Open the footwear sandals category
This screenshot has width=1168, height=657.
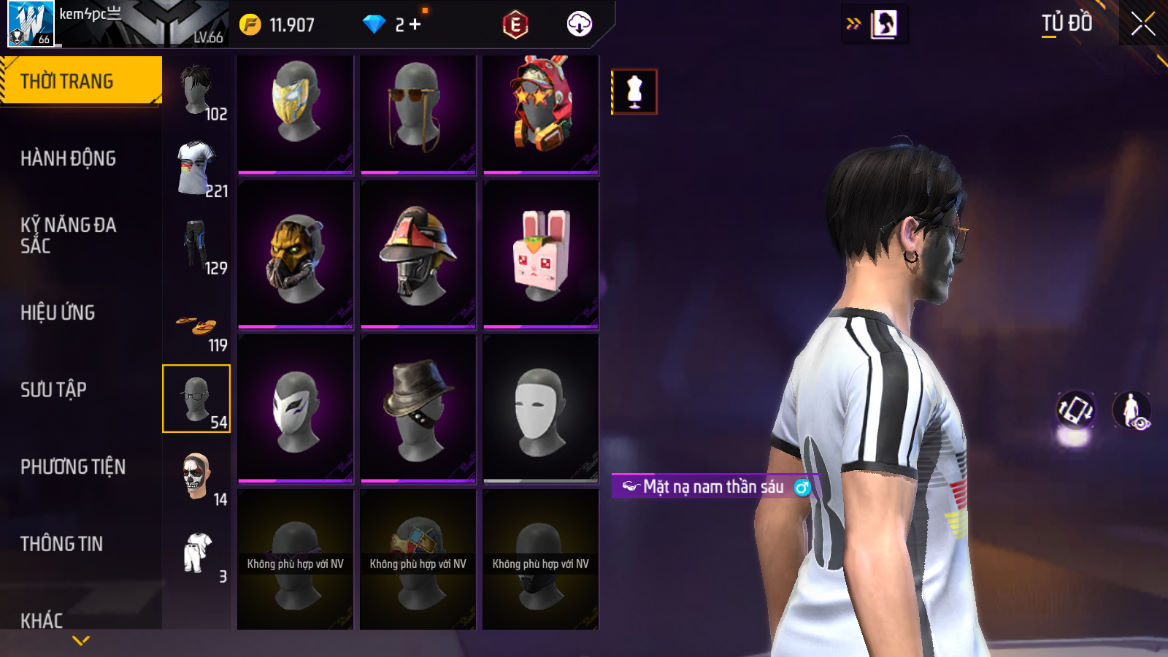pos(197,323)
